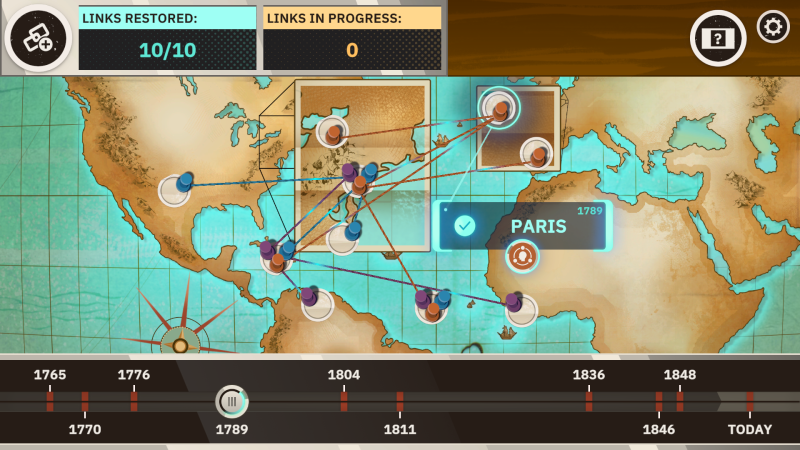Choose the 1836 timeline marker
Image resolution: width=800 pixels, height=450 pixels.
coord(589,401)
